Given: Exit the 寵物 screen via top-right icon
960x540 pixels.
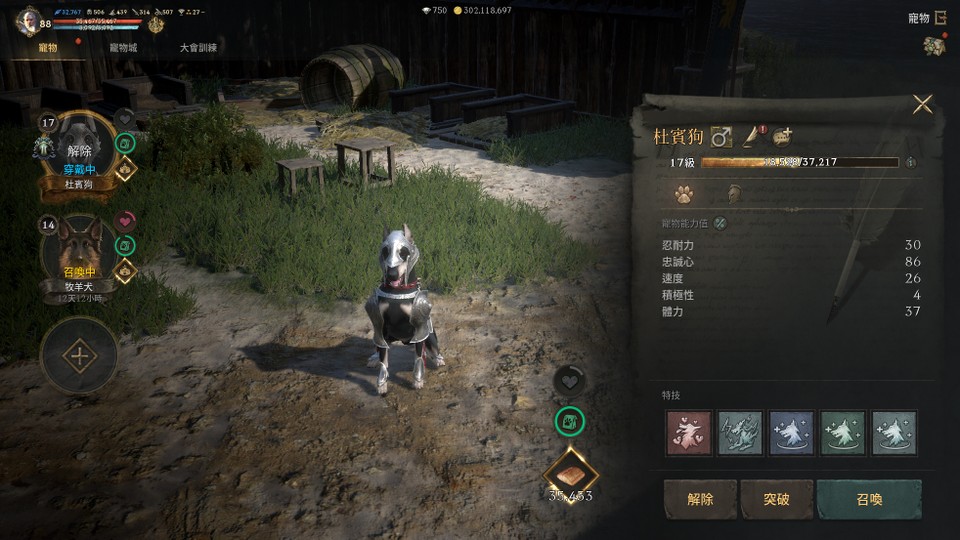Looking at the screenshot, I should click(940, 17).
